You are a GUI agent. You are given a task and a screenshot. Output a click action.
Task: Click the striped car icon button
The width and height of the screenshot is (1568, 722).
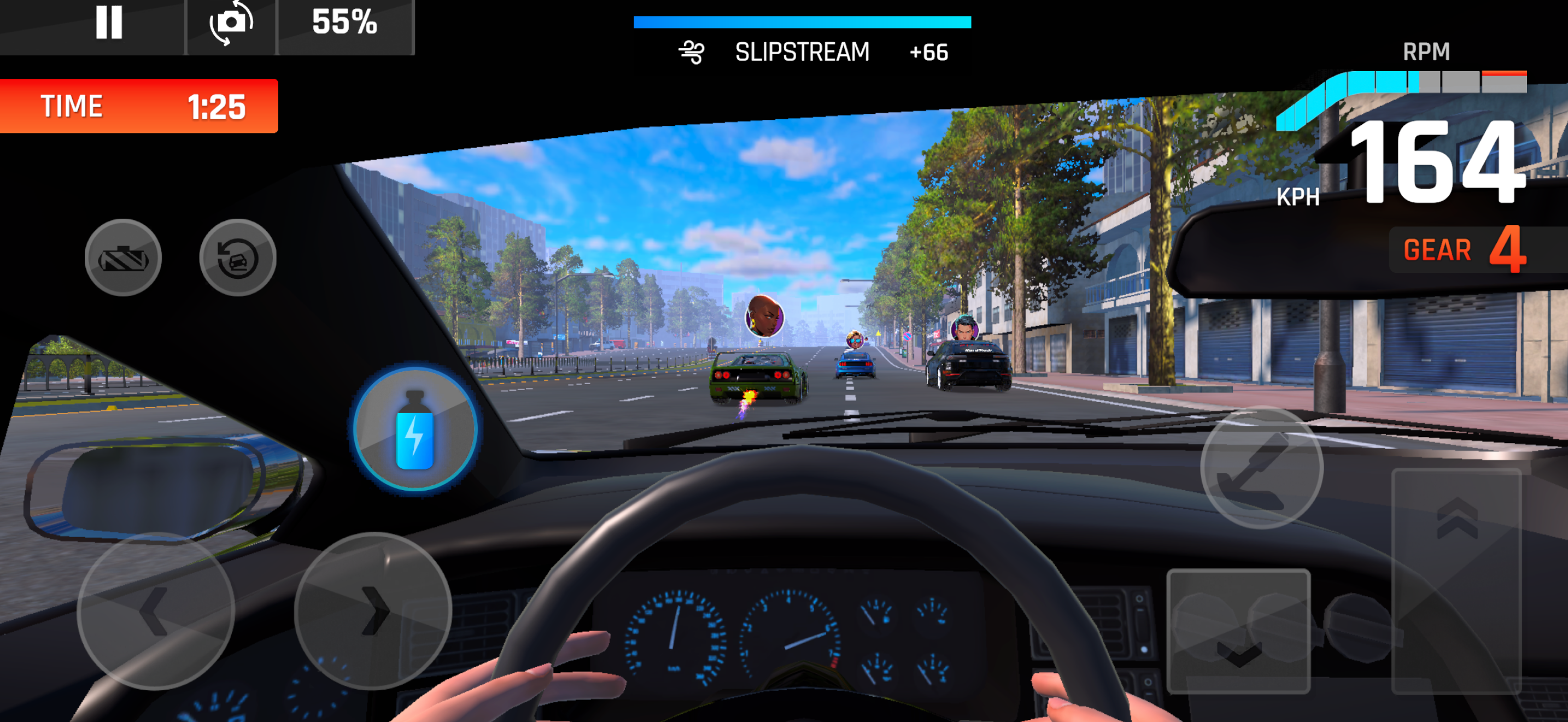123,258
